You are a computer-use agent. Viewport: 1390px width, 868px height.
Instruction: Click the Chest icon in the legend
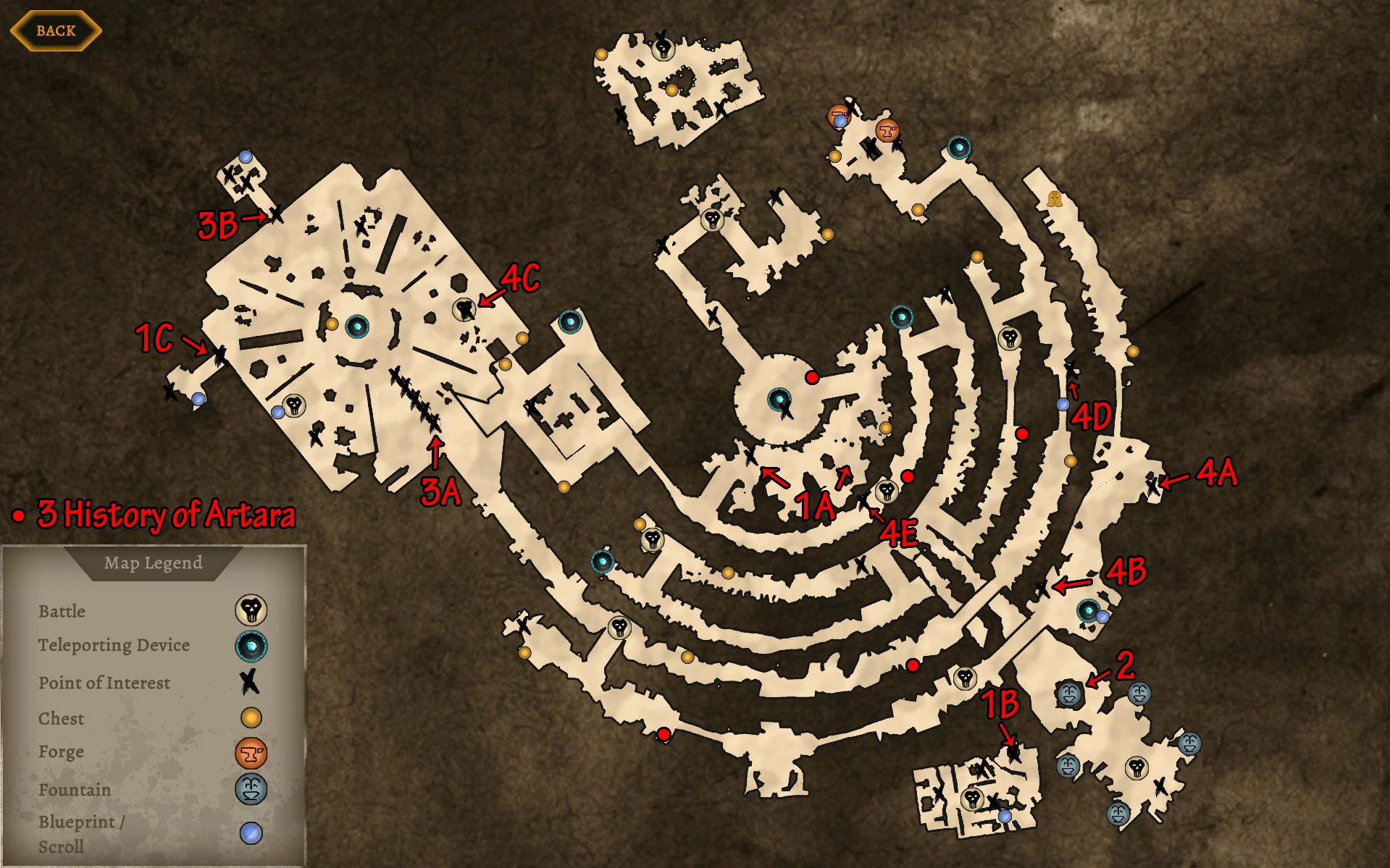click(251, 718)
